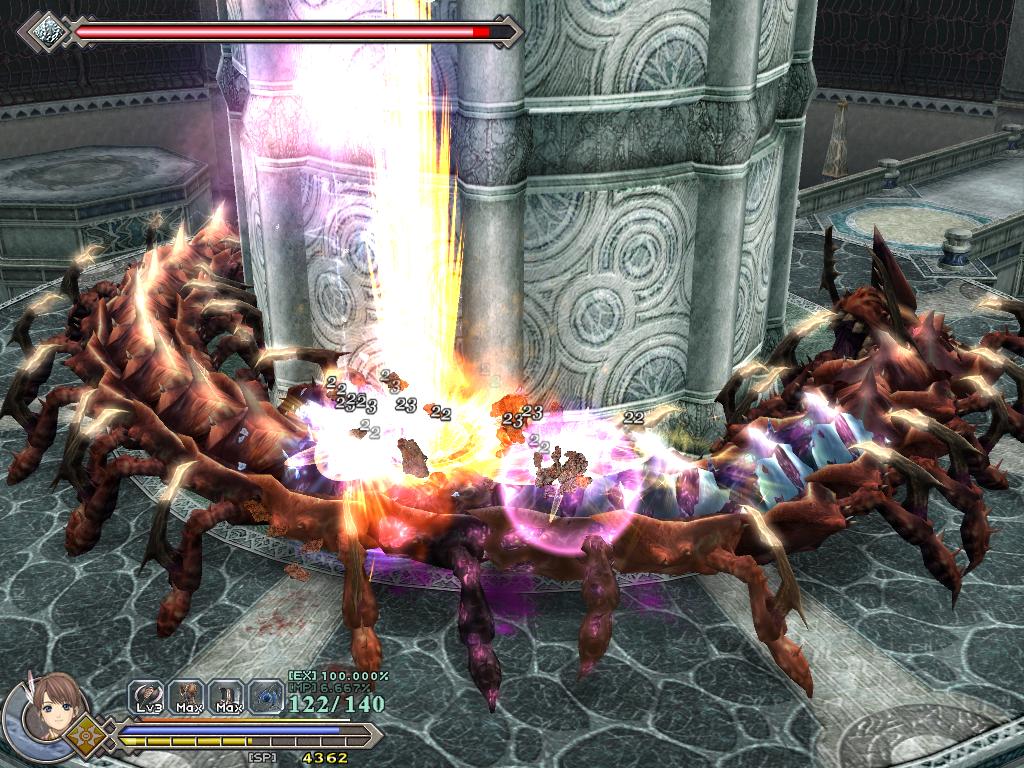Image resolution: width=1024 pixels, height=768 pixels.
Task: Activate the blue swirl skill icon
Action: click(x=265, y=694)
